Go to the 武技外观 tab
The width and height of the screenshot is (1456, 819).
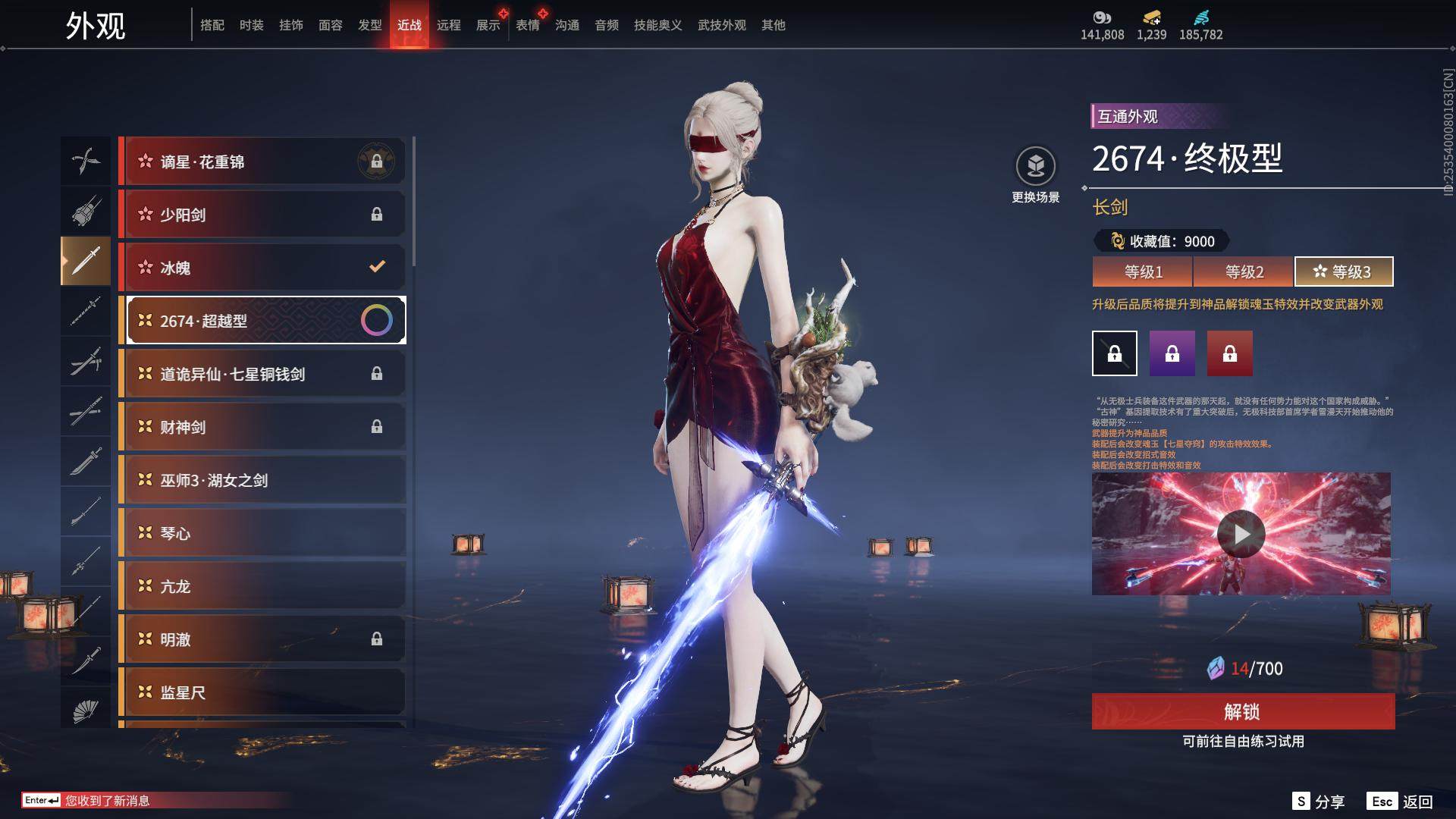(721, 25)
